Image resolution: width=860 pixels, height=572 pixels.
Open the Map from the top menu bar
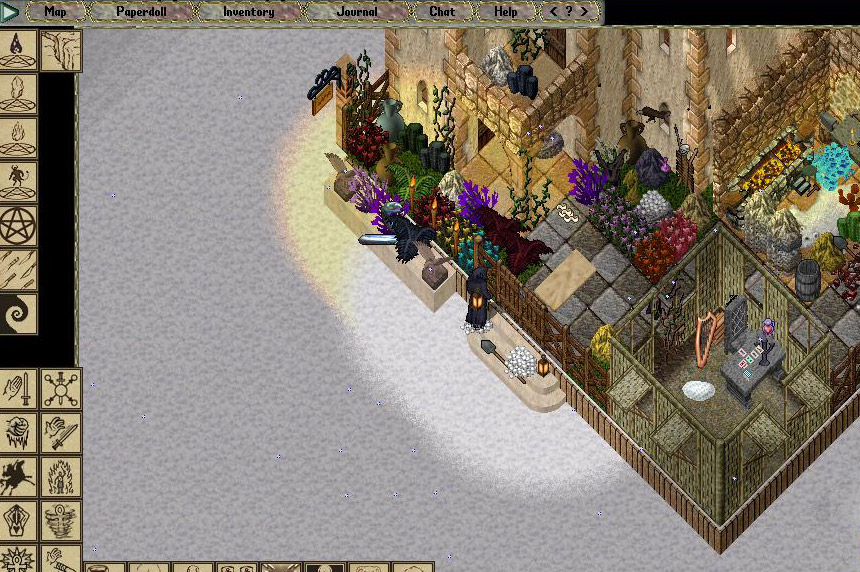pyautogui.click(x=55, y=12)
